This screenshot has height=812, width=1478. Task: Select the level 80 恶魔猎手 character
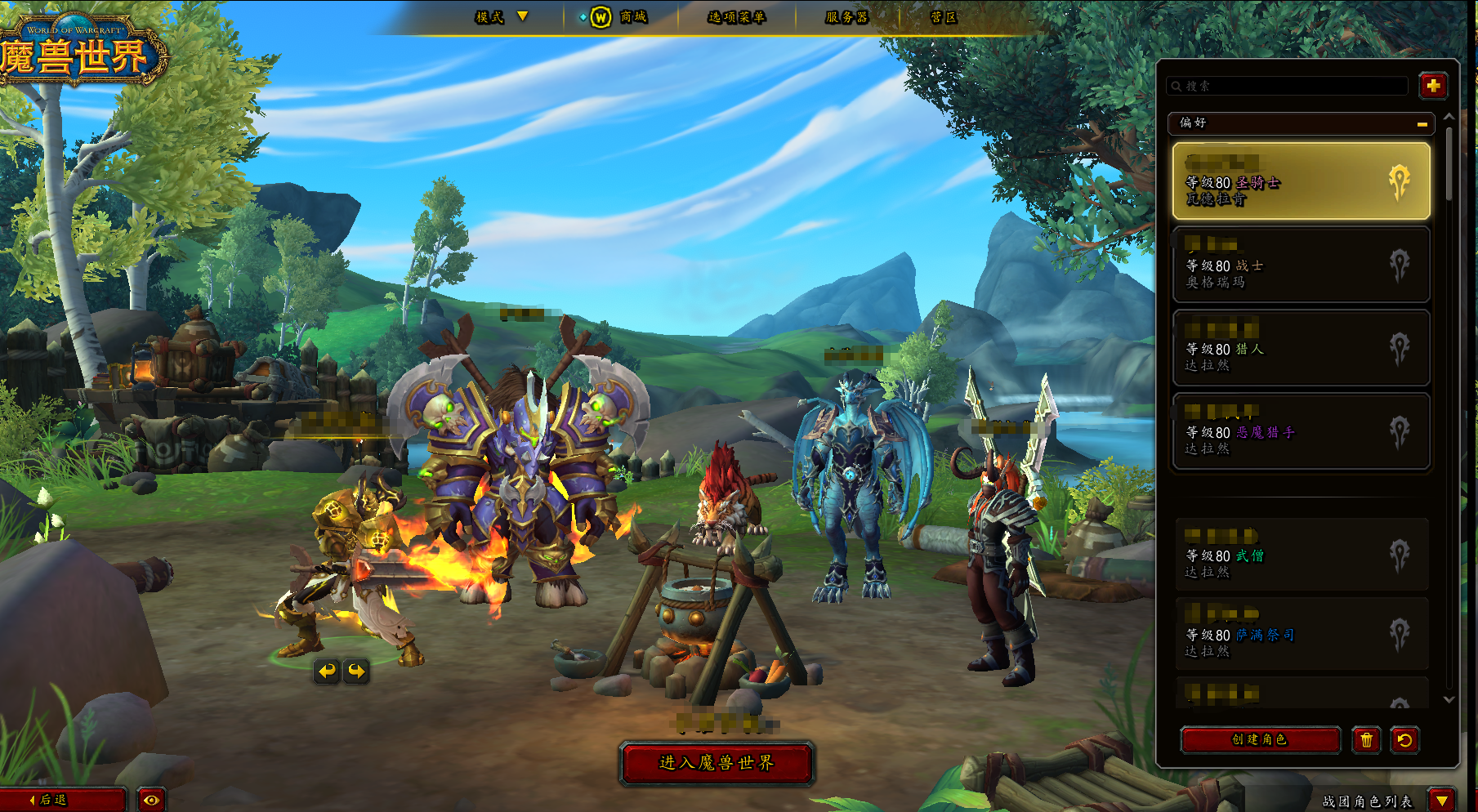1301,431
